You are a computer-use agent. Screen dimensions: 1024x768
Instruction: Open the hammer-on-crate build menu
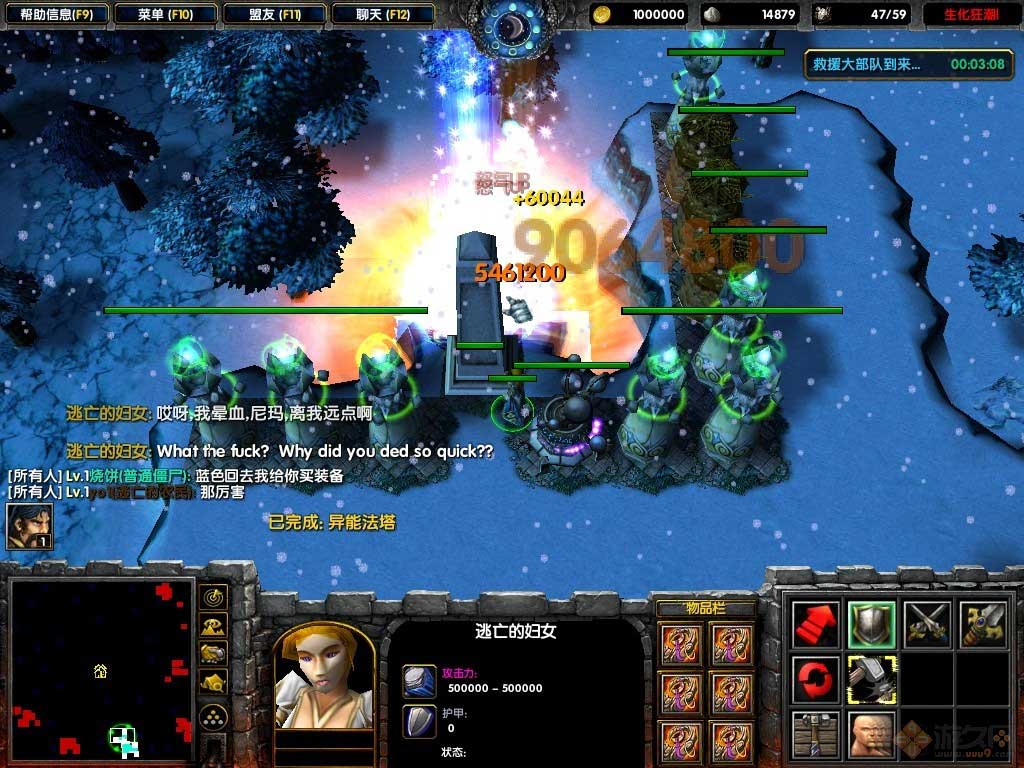[x=816, y=735]
